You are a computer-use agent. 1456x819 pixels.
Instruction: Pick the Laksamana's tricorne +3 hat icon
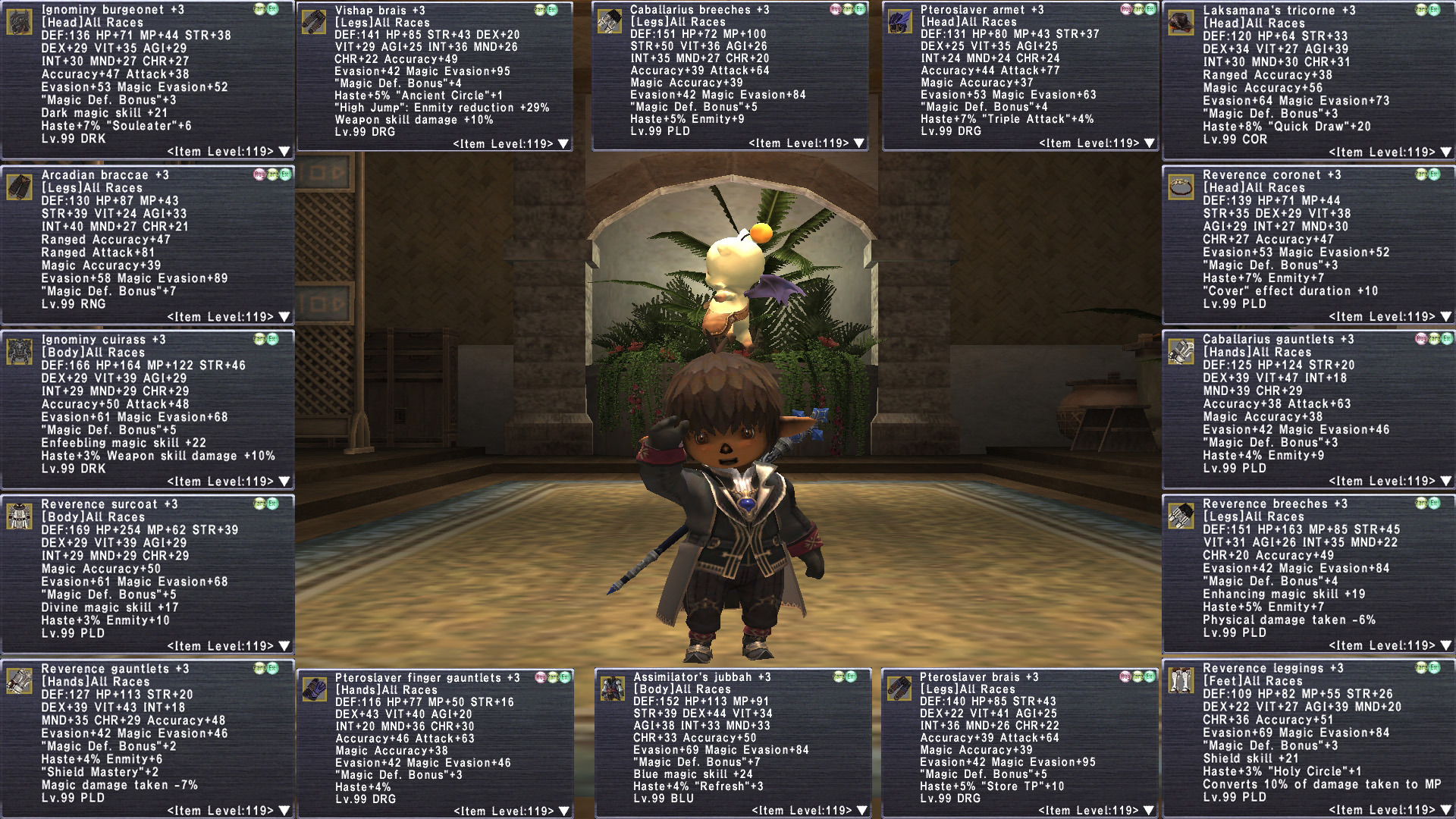pyautogui.click(x=1181, y=23)
